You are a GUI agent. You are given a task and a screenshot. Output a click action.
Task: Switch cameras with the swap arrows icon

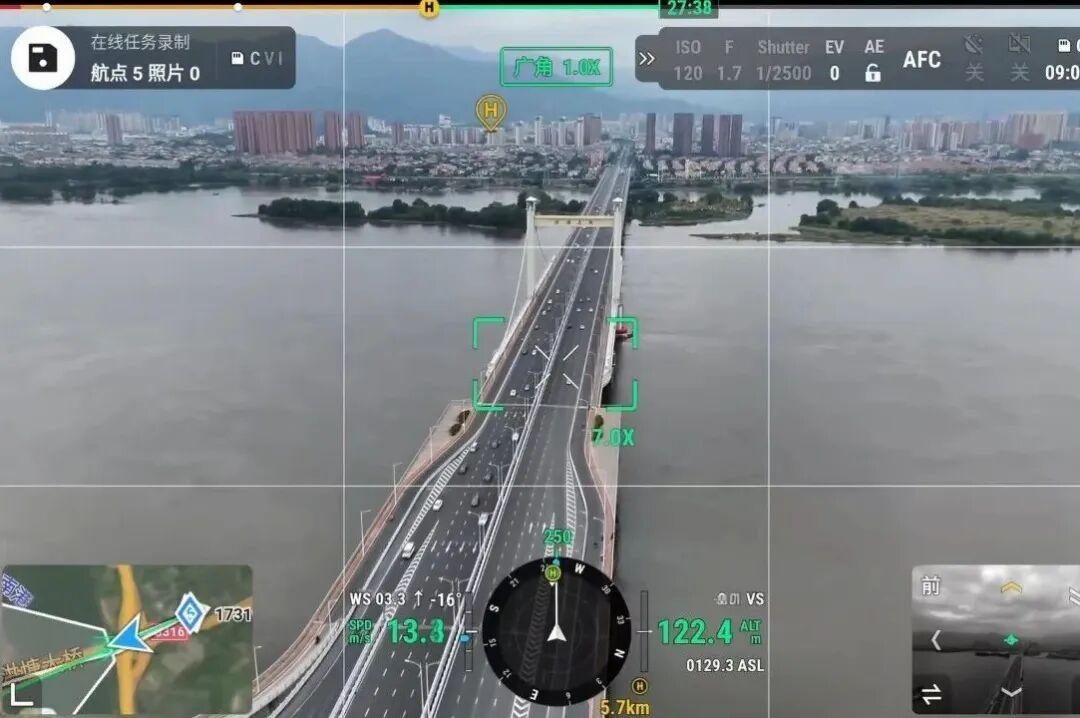(x=931, y=693)
